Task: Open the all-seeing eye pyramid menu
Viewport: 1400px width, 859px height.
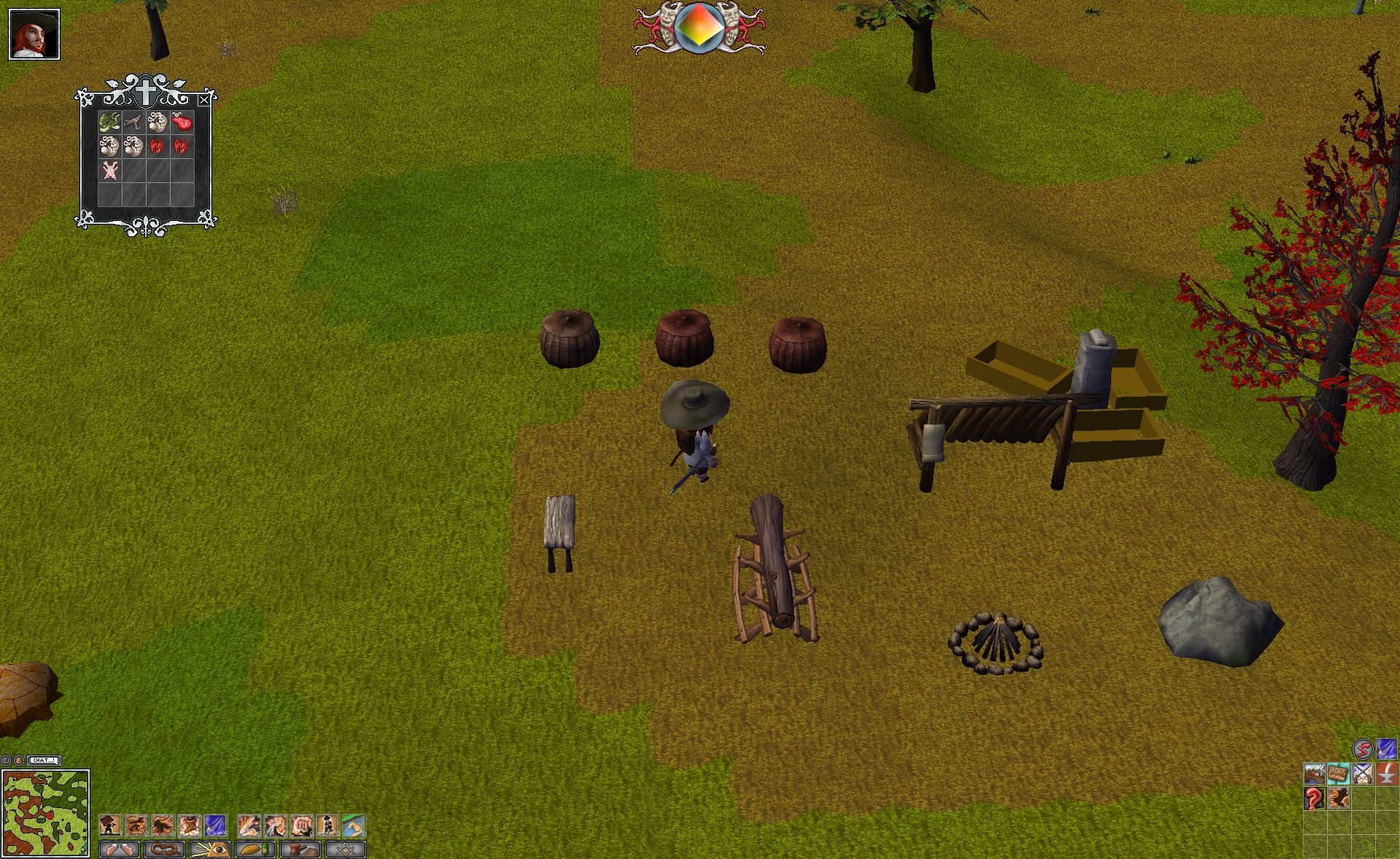Action: pos(210,850)
